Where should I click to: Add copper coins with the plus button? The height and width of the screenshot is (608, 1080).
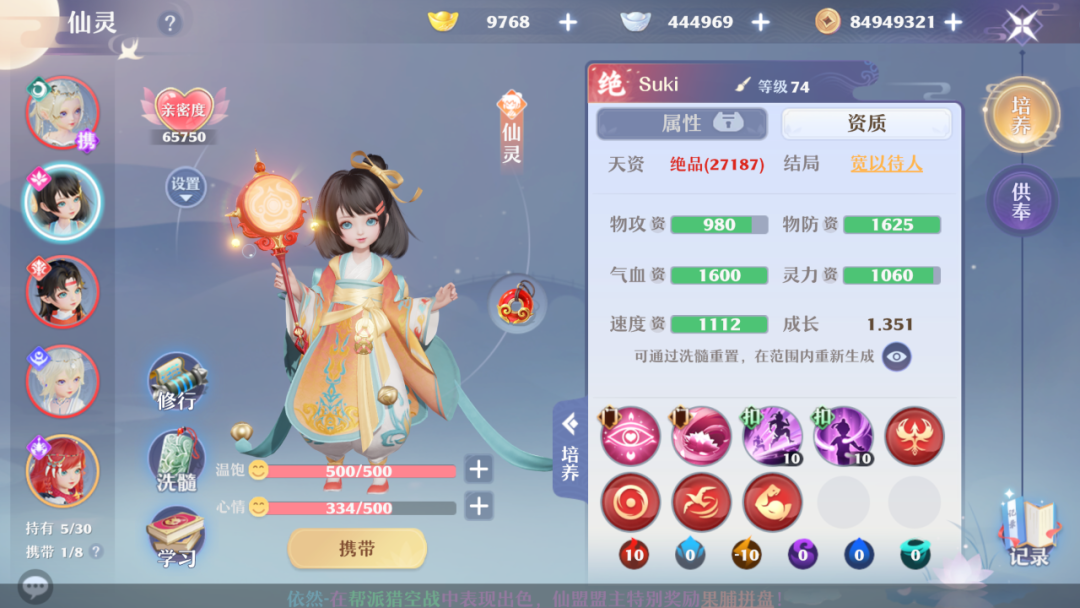(x=953, y=22)
